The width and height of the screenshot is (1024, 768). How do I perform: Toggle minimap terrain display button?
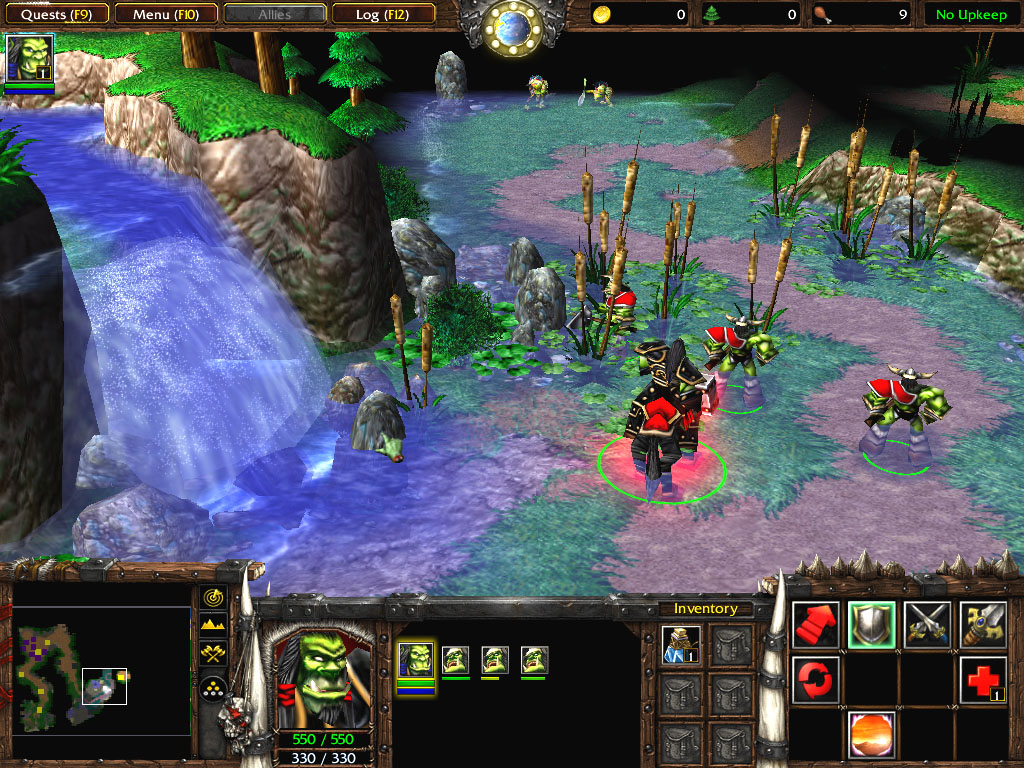[213, 625]
